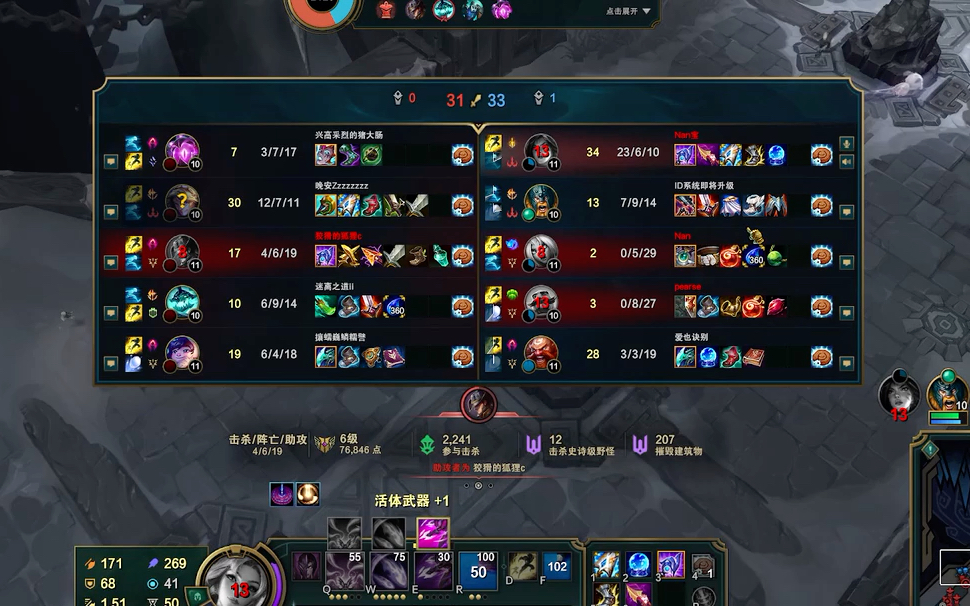Click 爱也诀别's snail shell trinket icon
Screen dimensions: 970x606
(x=821, y=356)
